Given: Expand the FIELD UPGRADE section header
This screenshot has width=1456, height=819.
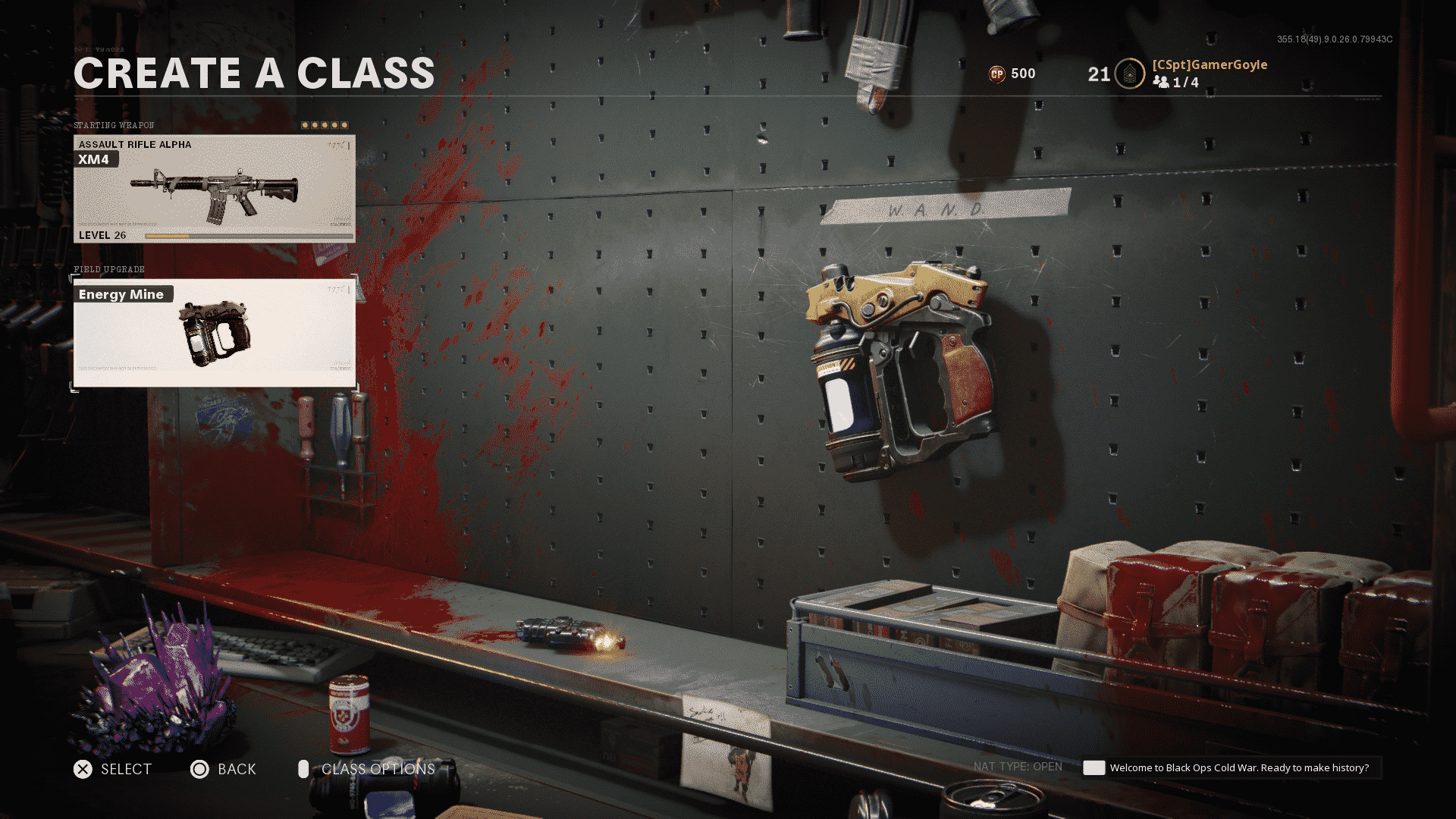Looking at the screenshot, I should pyautogui.click(x=108, y=269).
